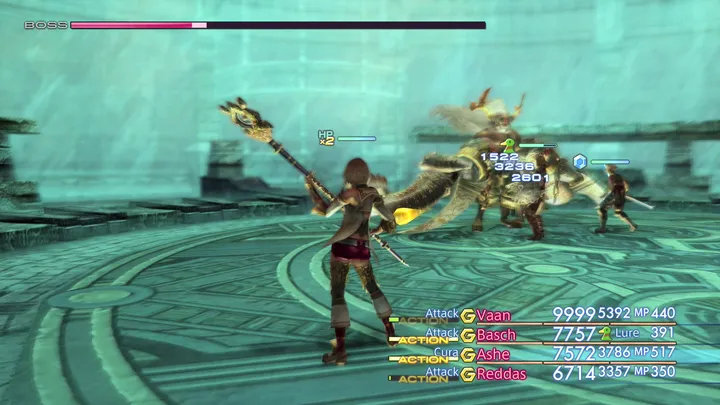Choose Ashe's party row

(x=493, y=354)
